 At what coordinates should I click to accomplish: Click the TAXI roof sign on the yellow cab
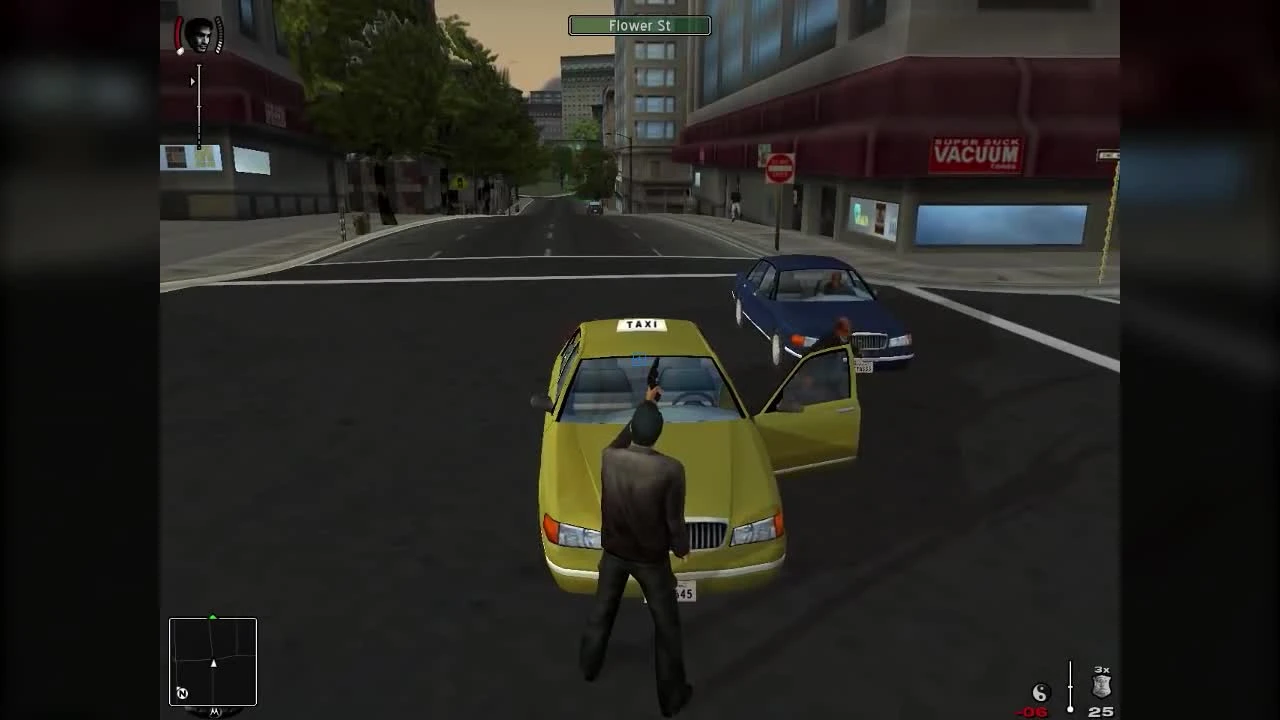pyautogui.click(x=641, y=323)
